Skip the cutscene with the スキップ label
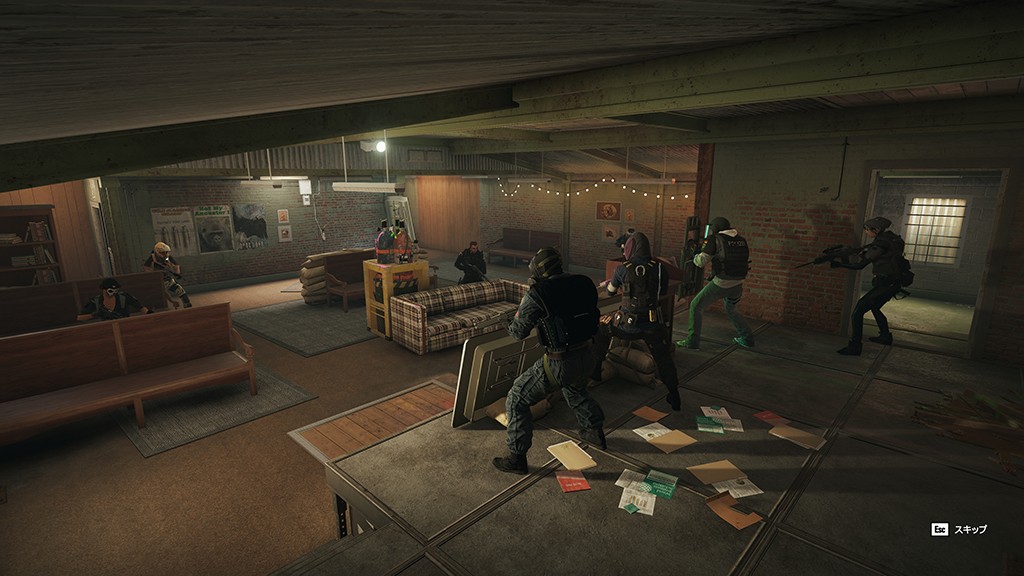 (972, 529)
